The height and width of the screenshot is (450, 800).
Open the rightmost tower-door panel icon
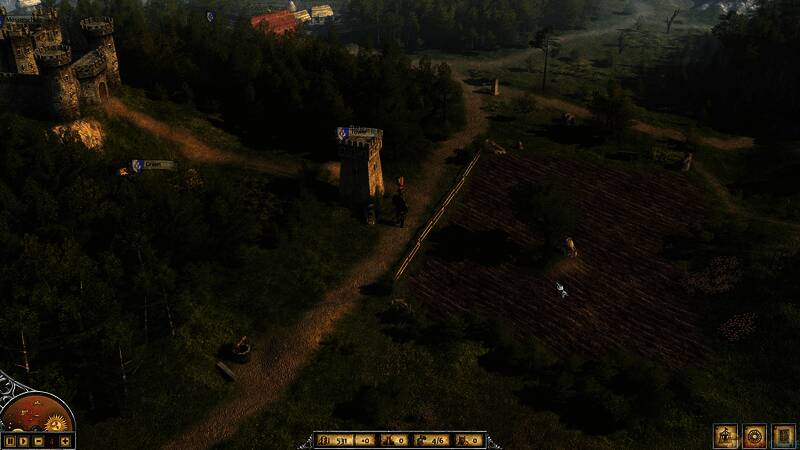[x=783, y=436]
